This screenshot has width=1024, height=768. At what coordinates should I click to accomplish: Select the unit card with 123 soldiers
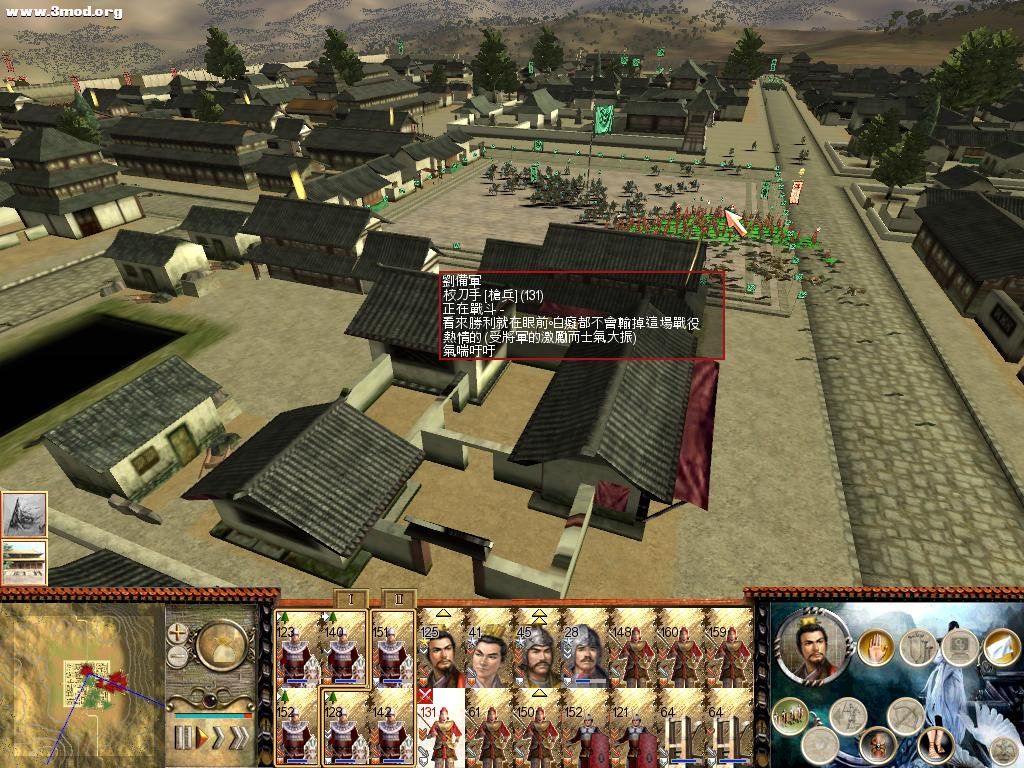(297, 648)
